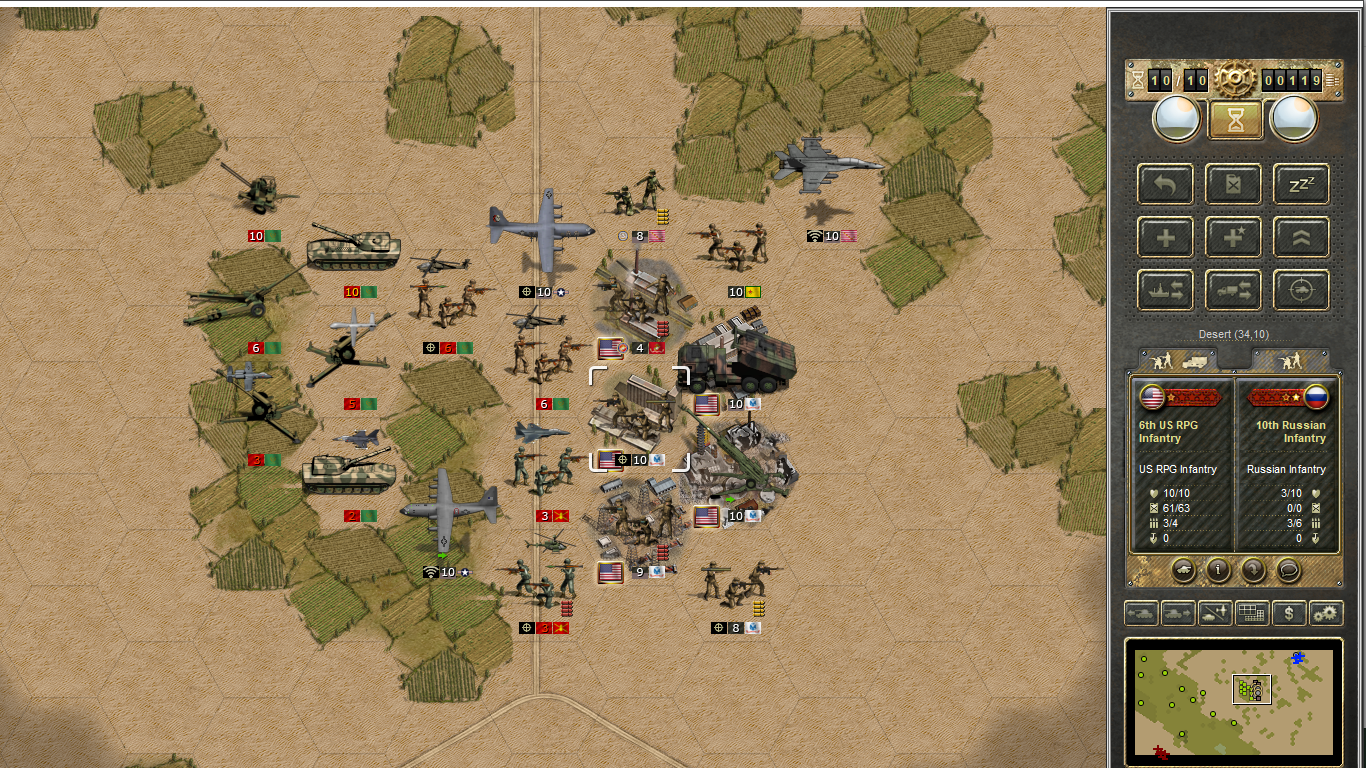Select the left unit tab with infantry and truck
Image resolution: width=1366 pixels, height=768 pixels.
(x=1178, y=358)
